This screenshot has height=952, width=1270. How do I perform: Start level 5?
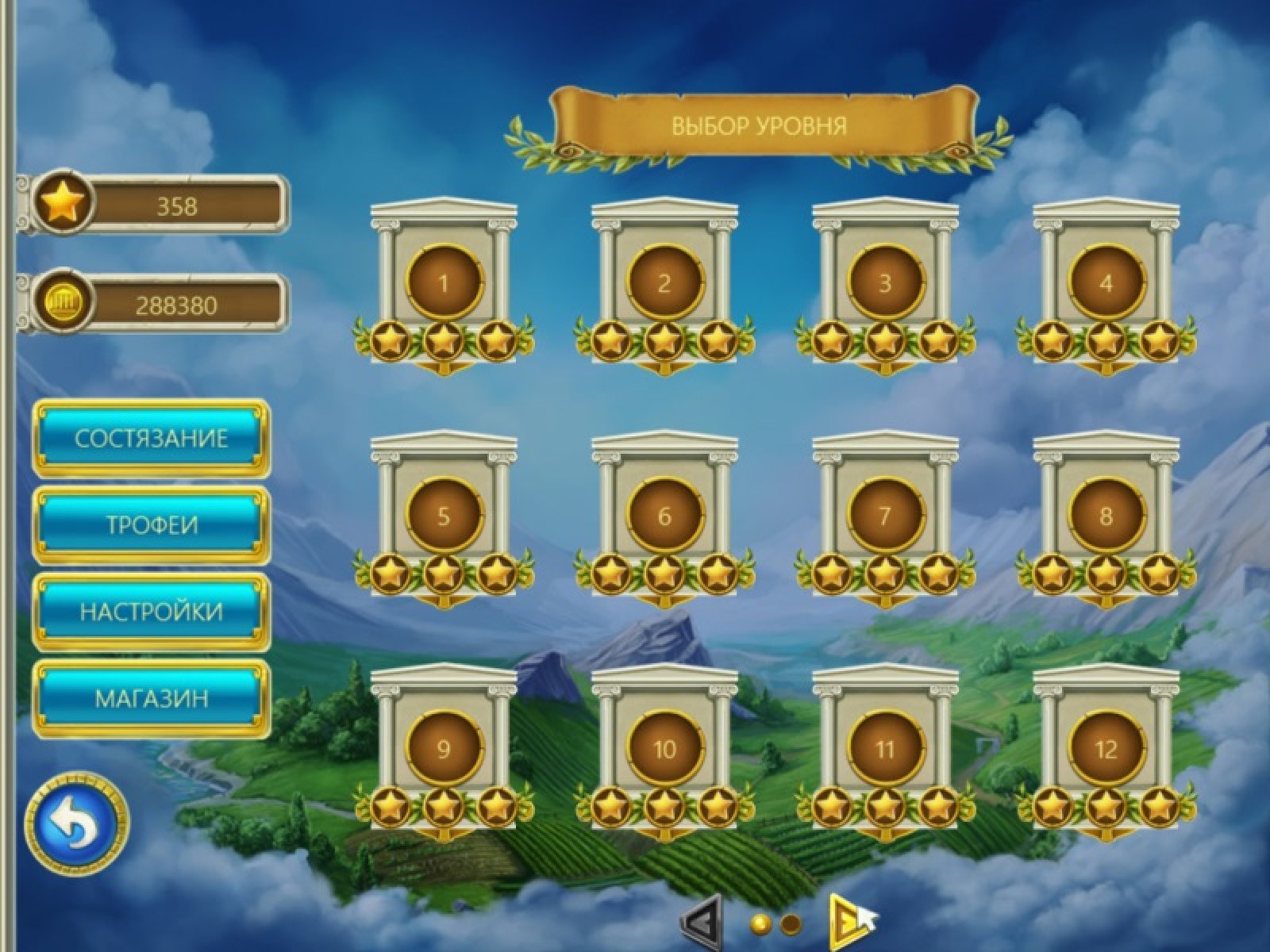444,516
